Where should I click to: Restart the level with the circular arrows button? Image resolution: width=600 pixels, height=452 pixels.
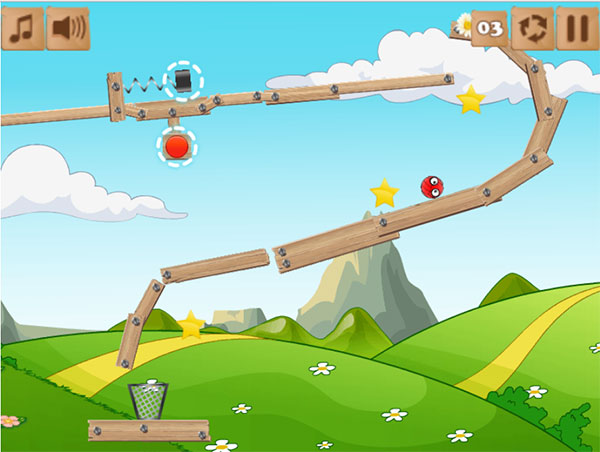click(x=532, y=28)
